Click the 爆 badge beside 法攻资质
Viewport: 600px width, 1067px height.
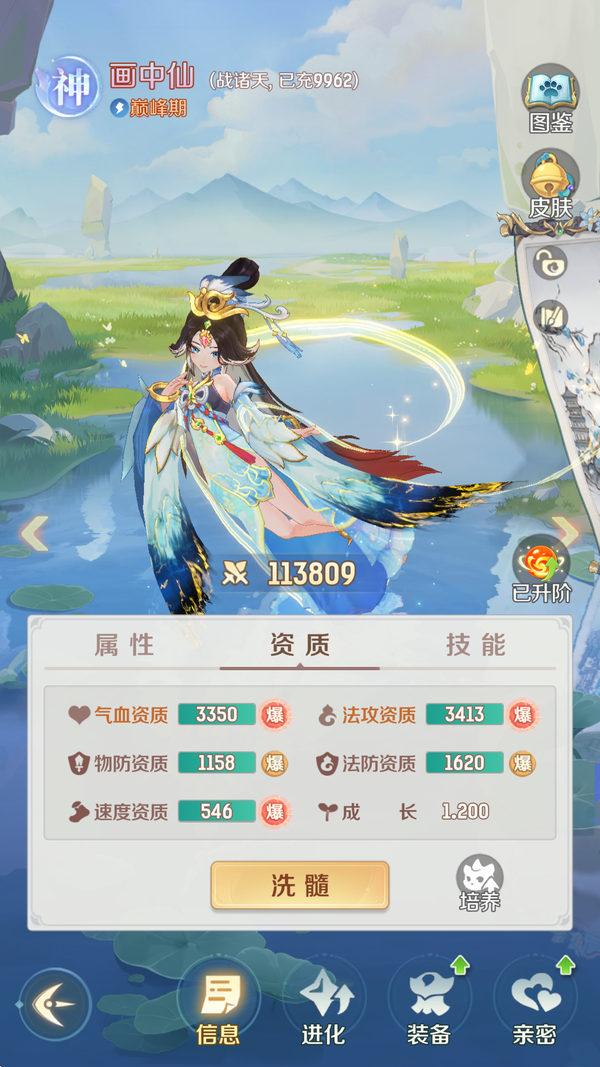point(521,715)
